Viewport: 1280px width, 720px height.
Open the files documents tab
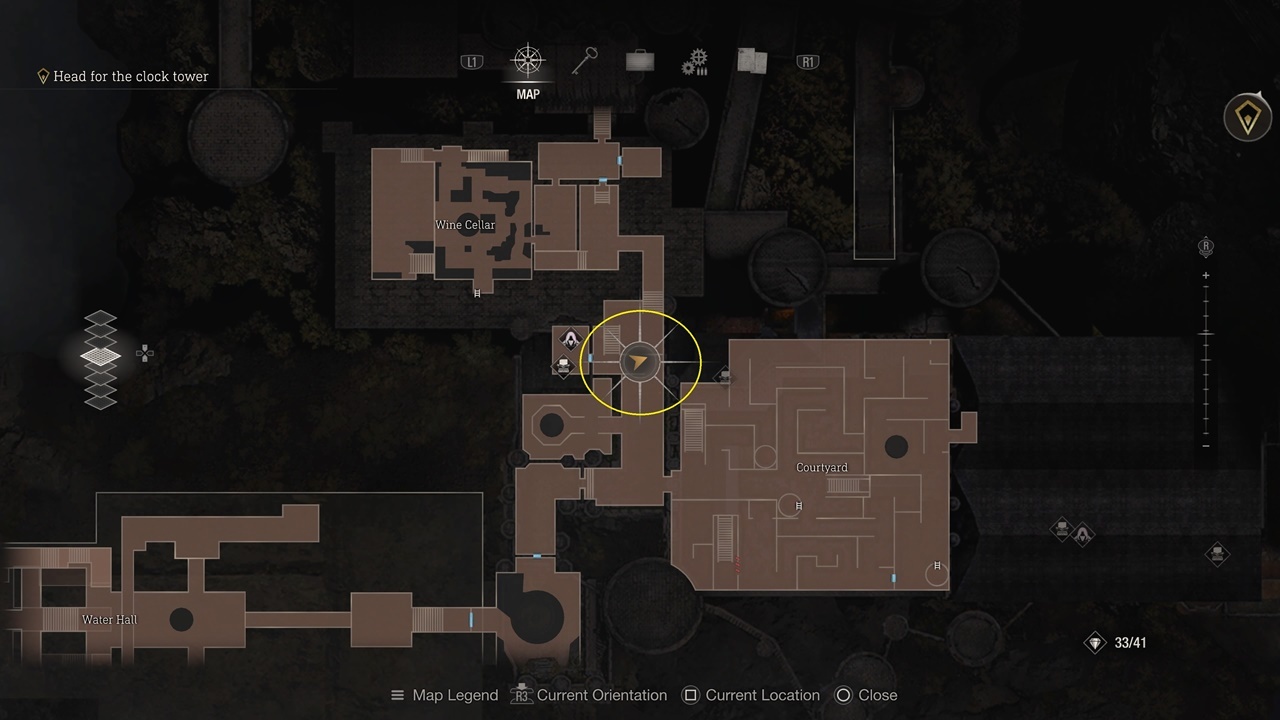[x=751, y=62]
